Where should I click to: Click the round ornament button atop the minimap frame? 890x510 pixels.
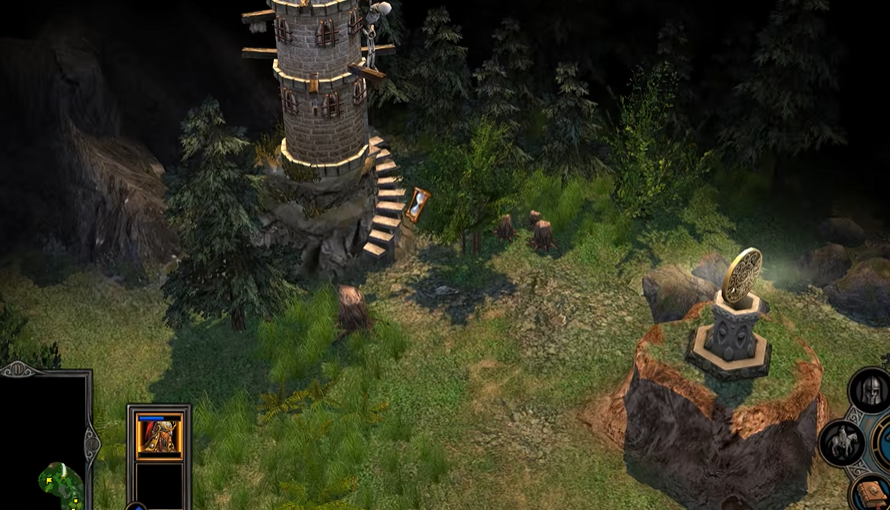18,370
